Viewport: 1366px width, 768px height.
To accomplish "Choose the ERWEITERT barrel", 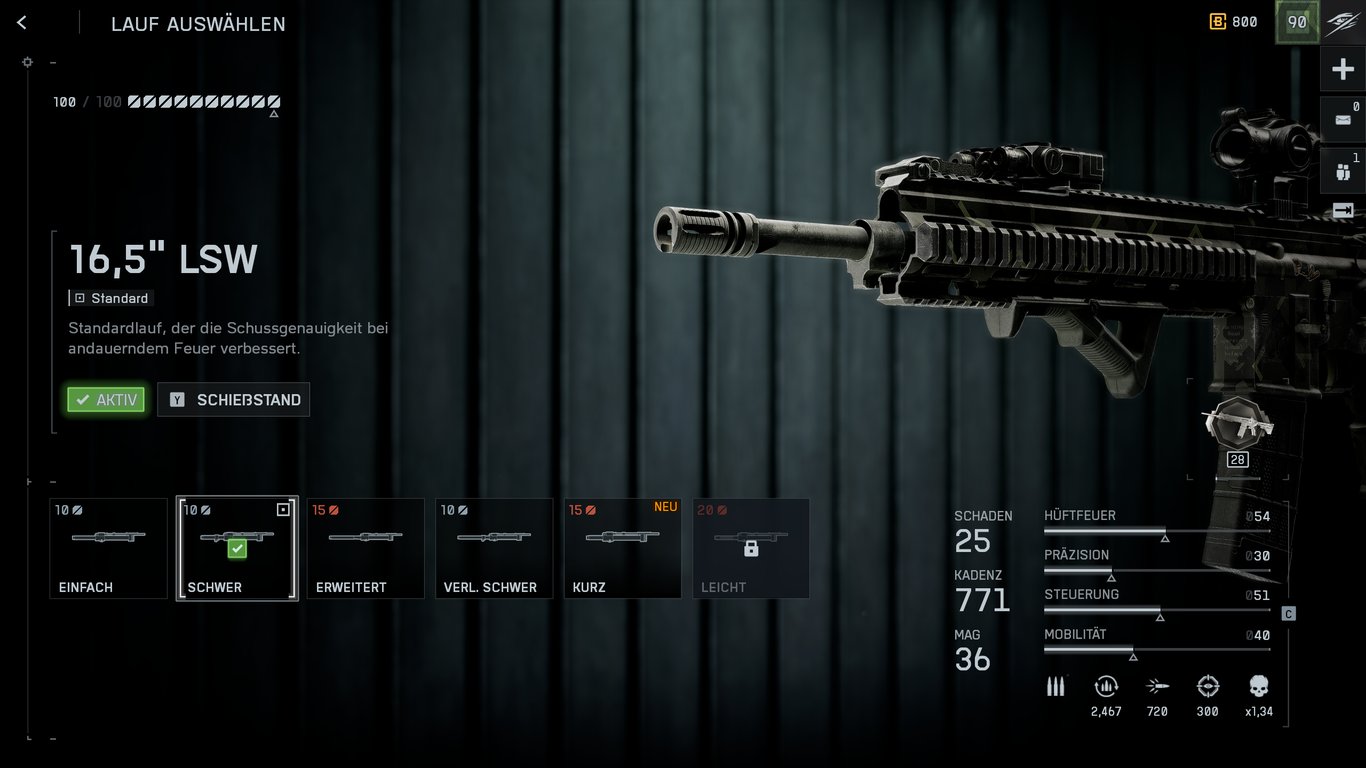I will point(365,548).
